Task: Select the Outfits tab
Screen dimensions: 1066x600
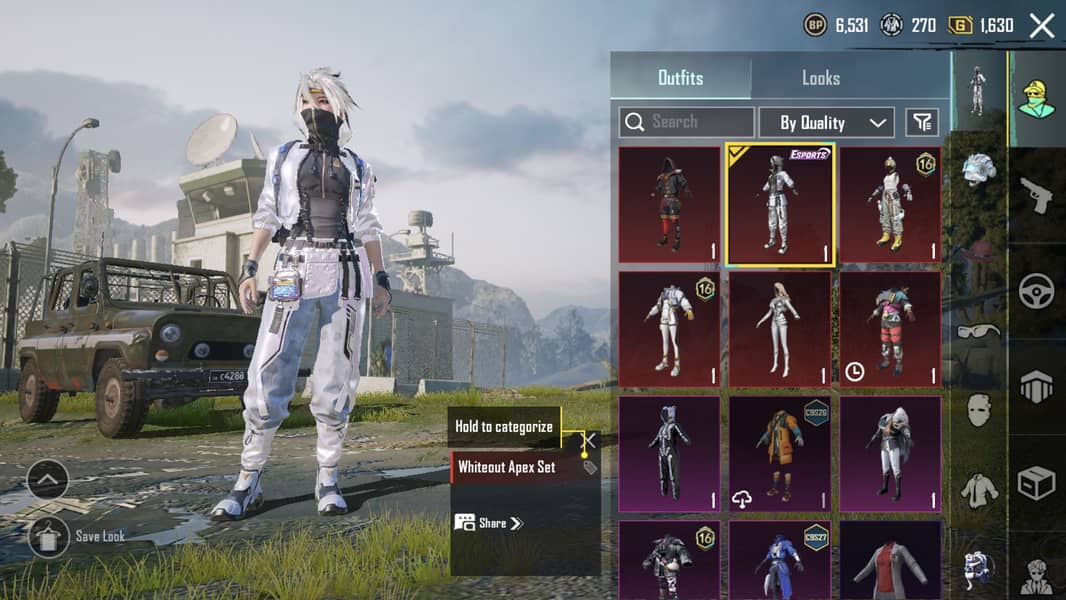Action: 680,77
